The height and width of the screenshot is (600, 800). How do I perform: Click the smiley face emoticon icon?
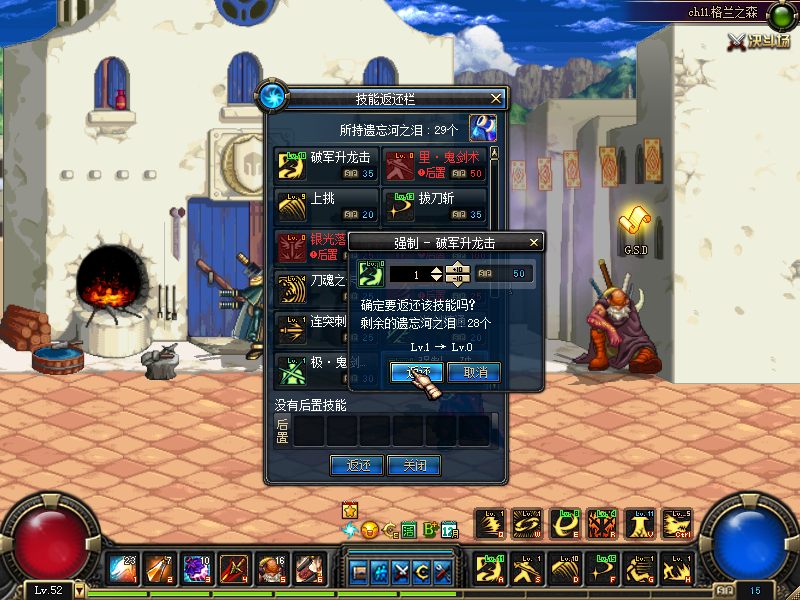(369, 529)
